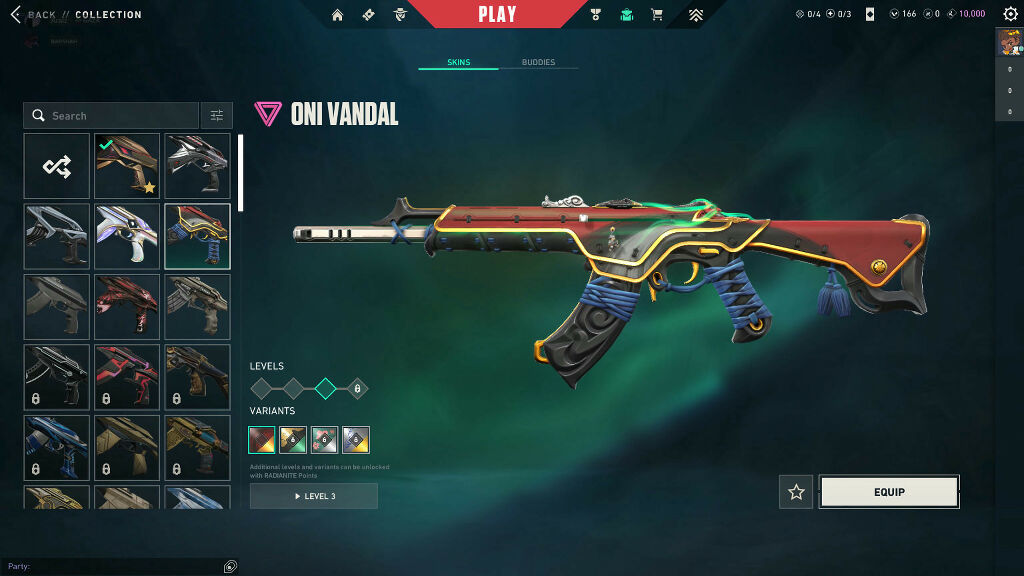The height and width of the screenshot is (576, 1024).
Task: Open the store cart icon
Action: tap(657, 15)
